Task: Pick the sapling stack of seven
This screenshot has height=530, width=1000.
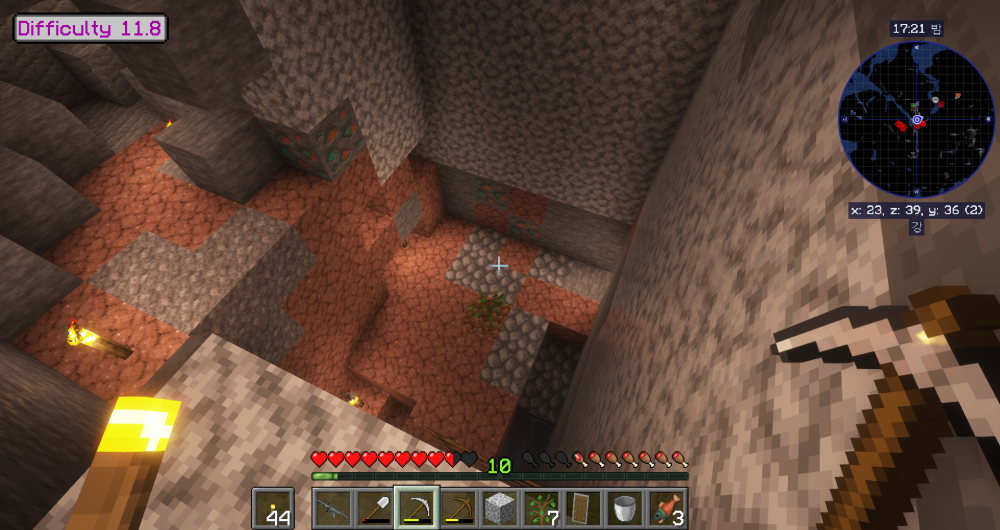Action: point(541,509)
